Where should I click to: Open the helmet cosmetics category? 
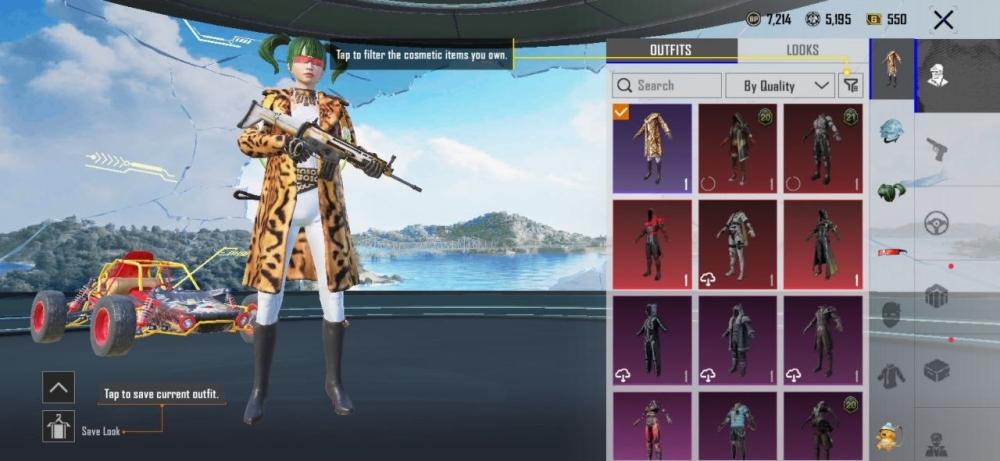point(891,131)
